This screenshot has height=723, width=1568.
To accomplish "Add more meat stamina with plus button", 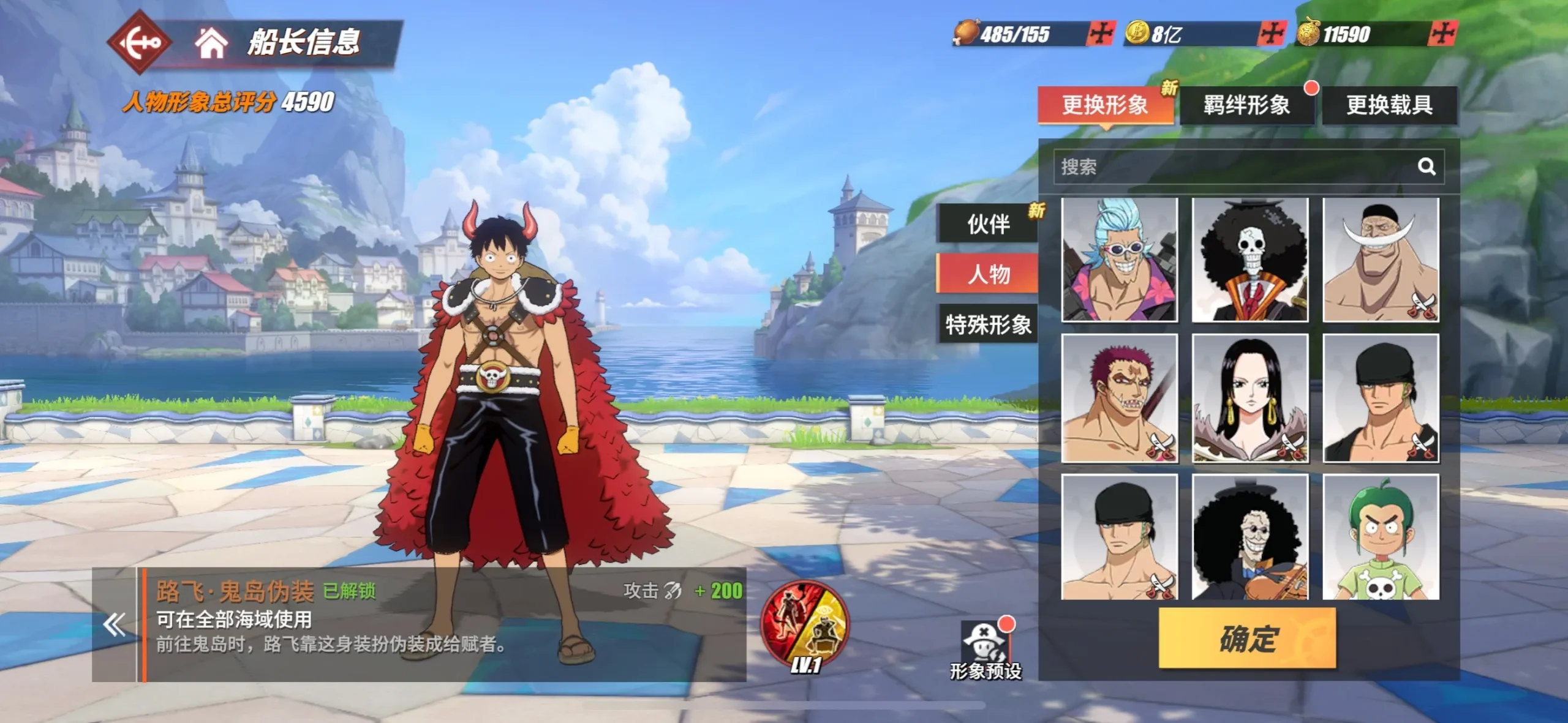I will tap(1101, 34).
